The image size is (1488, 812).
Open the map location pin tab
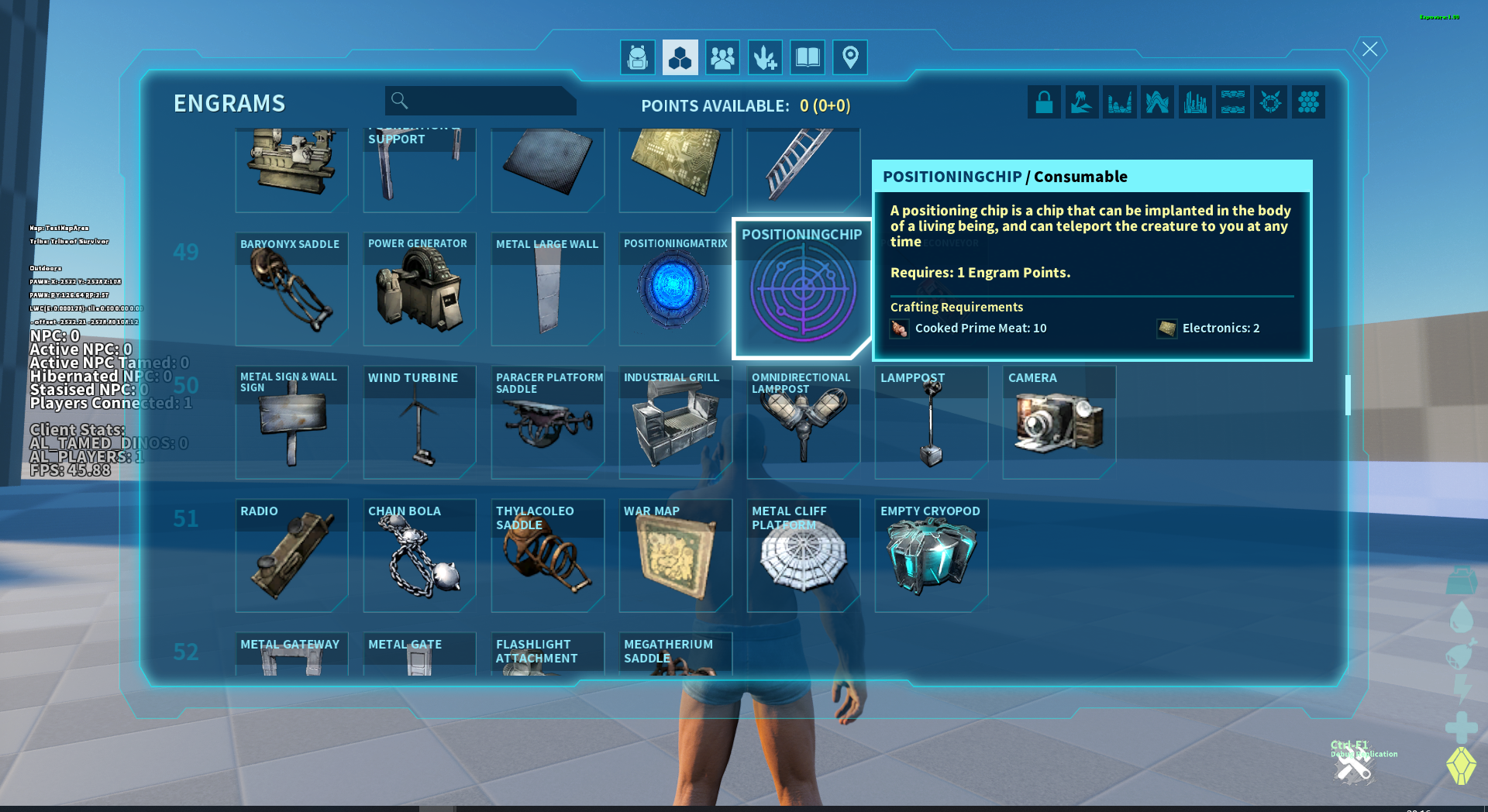[x=849, y=58]
